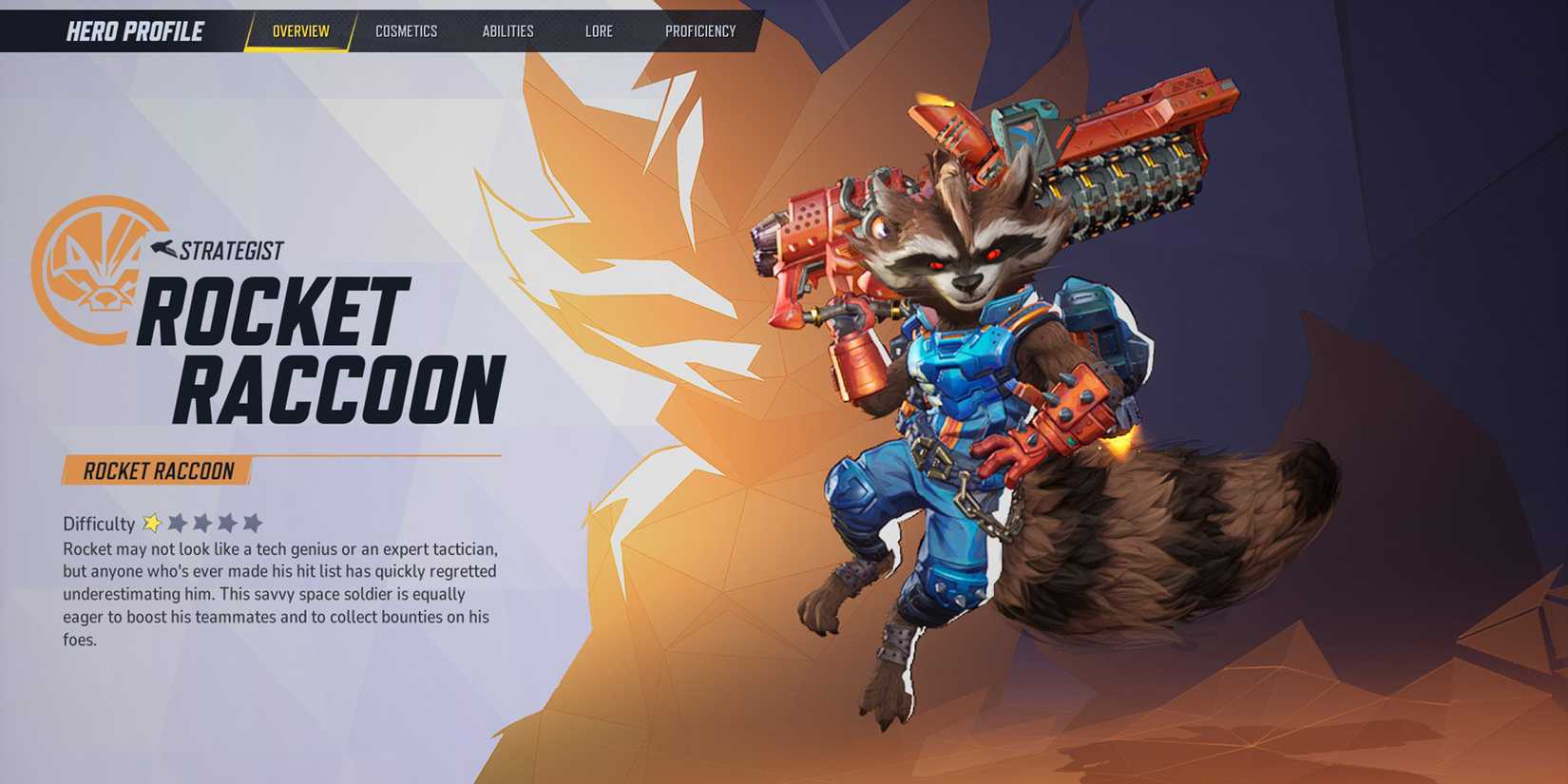Click the orange Strategist role arrow icon

(163, 247)
